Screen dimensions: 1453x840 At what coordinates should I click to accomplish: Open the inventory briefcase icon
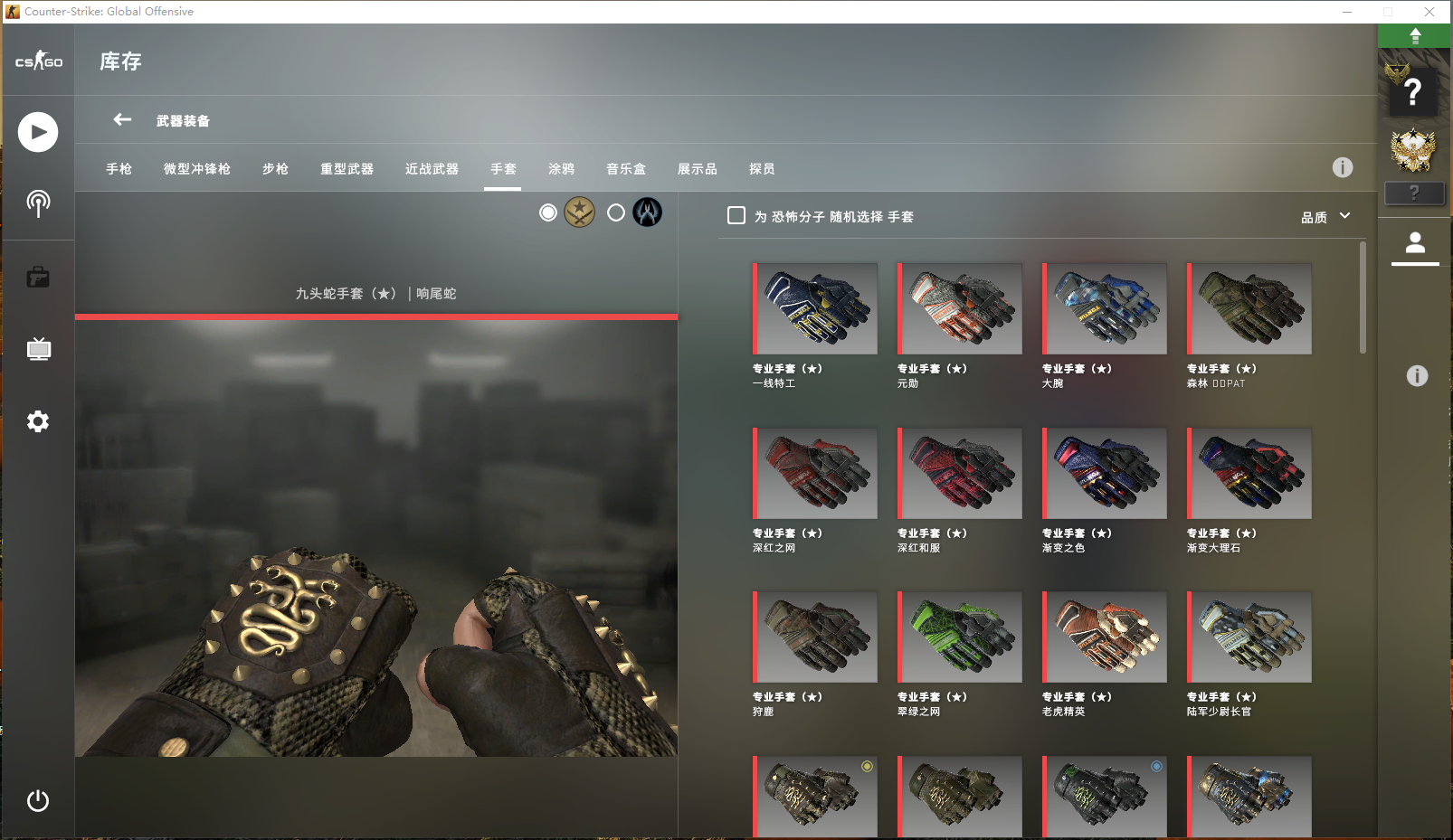(38, 277)
